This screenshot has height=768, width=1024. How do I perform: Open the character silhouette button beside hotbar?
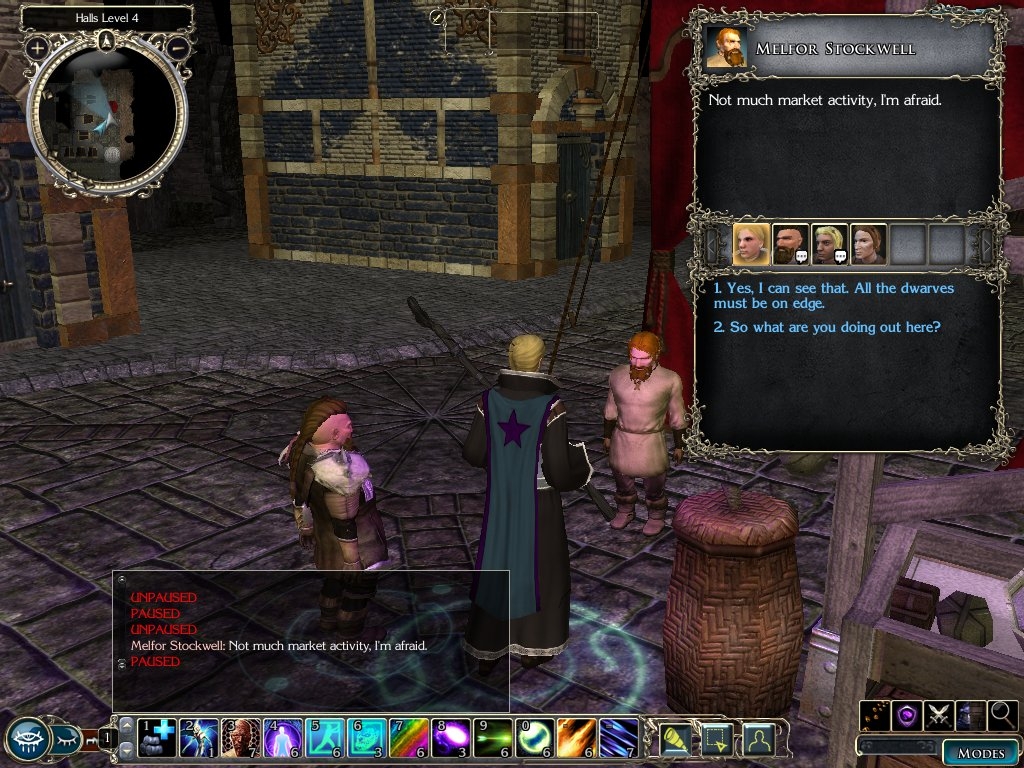tap(759, 739)
